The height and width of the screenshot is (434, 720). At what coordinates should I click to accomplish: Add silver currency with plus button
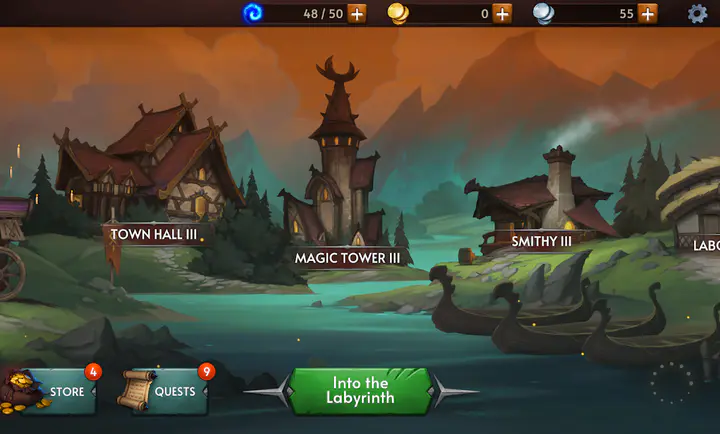point(648,13)
